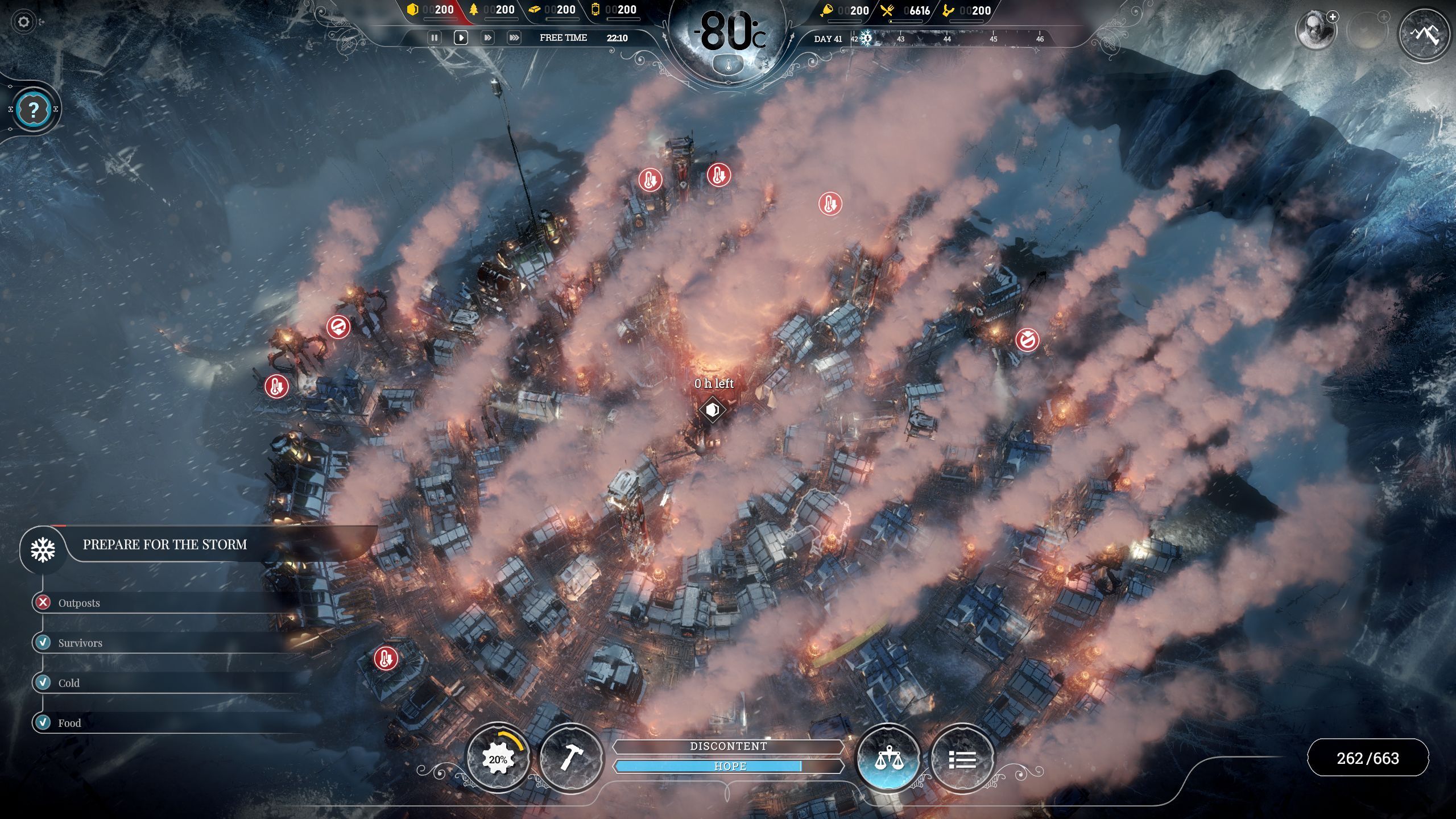Pause the game speed

[x=435, y=38]
